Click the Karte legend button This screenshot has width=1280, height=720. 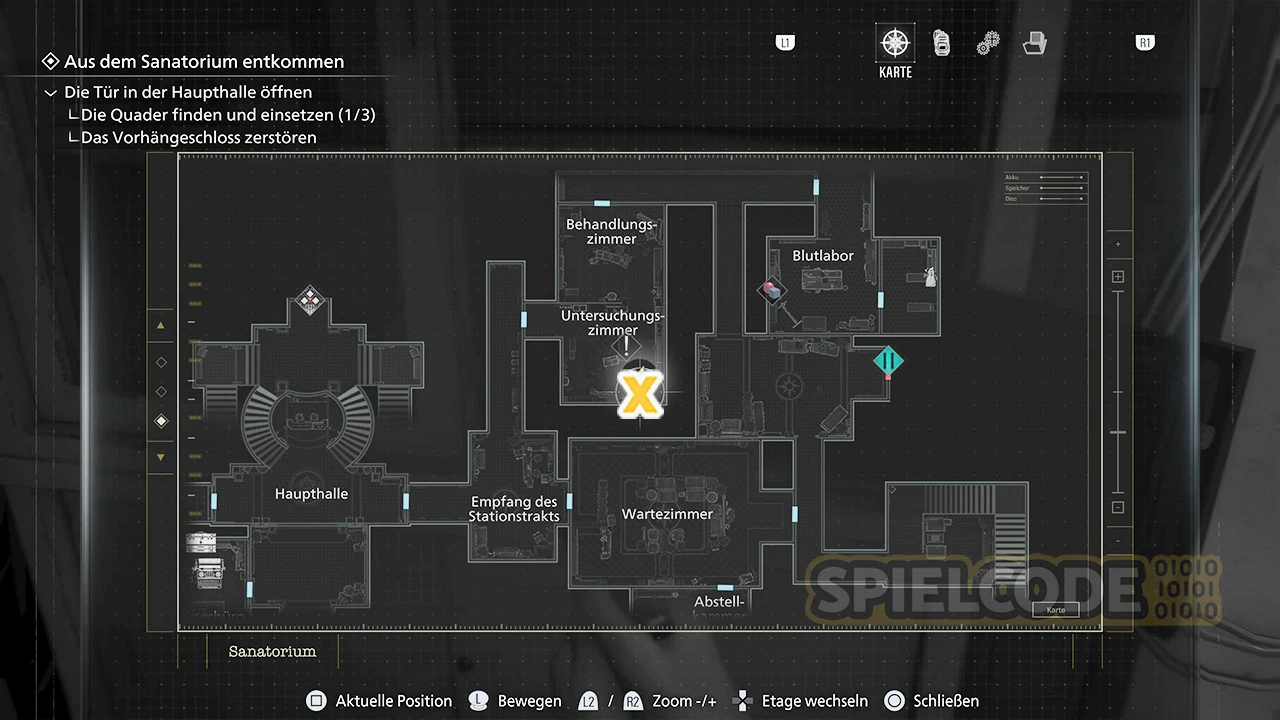tap(1056, 609)
